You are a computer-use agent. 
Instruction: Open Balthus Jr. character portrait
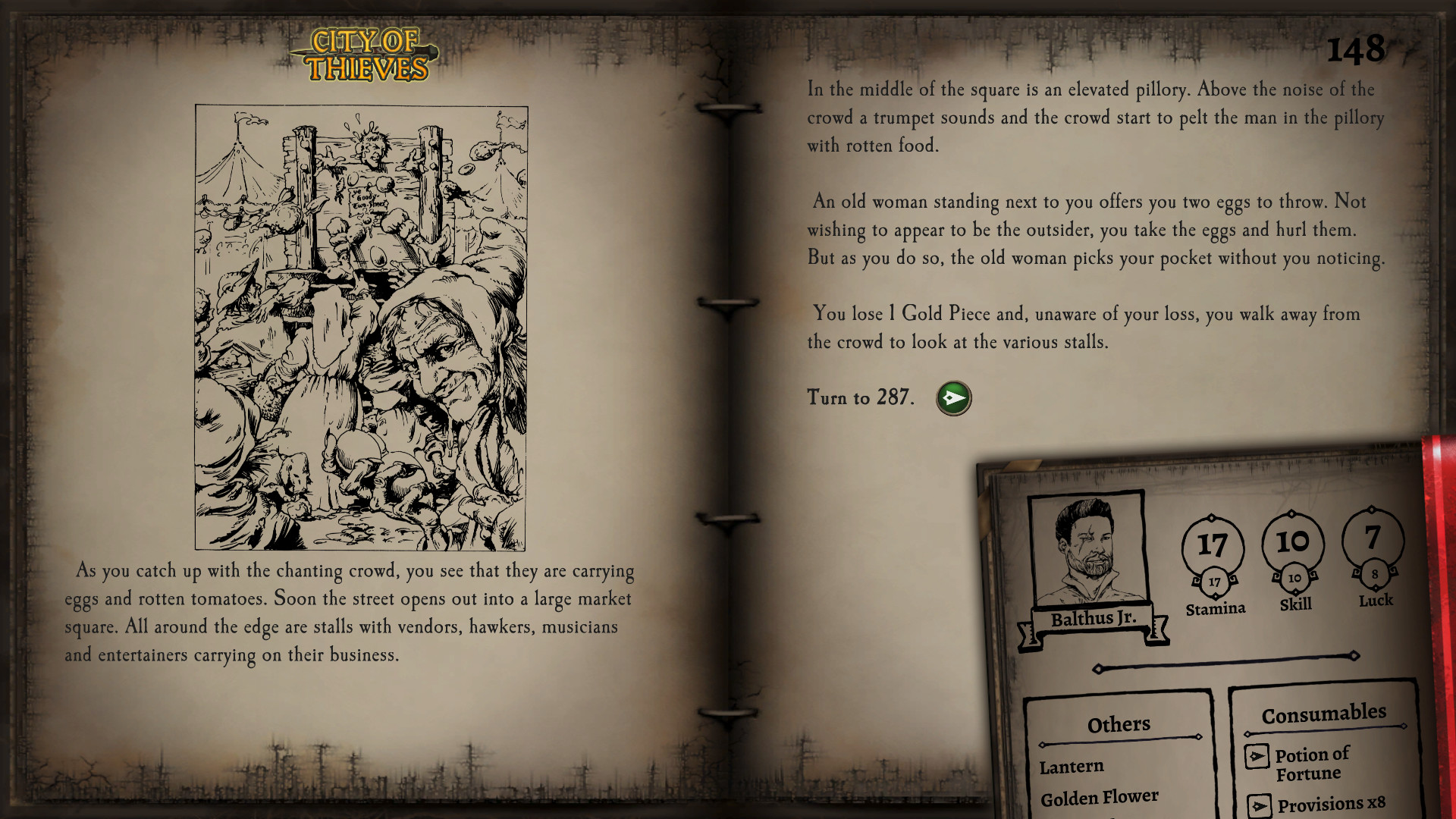click(1088, 550)
